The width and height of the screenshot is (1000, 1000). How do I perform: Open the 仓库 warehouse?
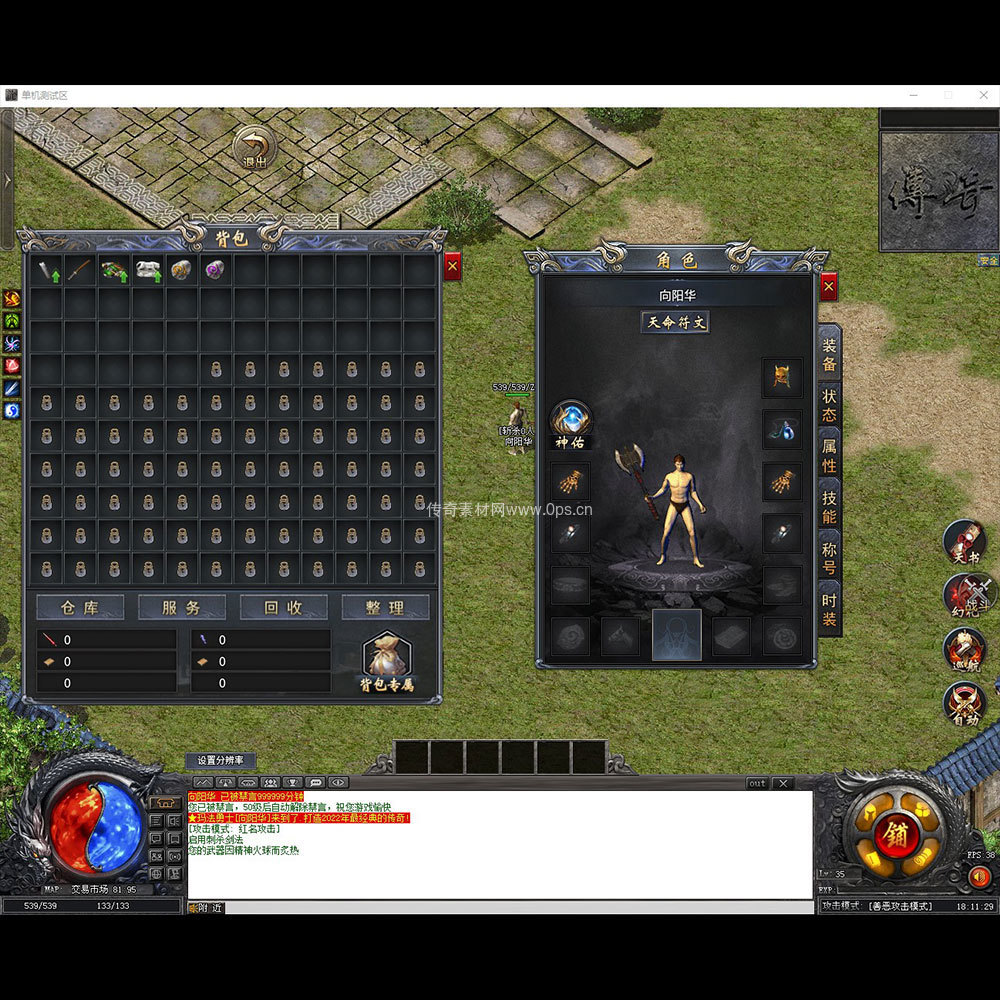point(80,607)
